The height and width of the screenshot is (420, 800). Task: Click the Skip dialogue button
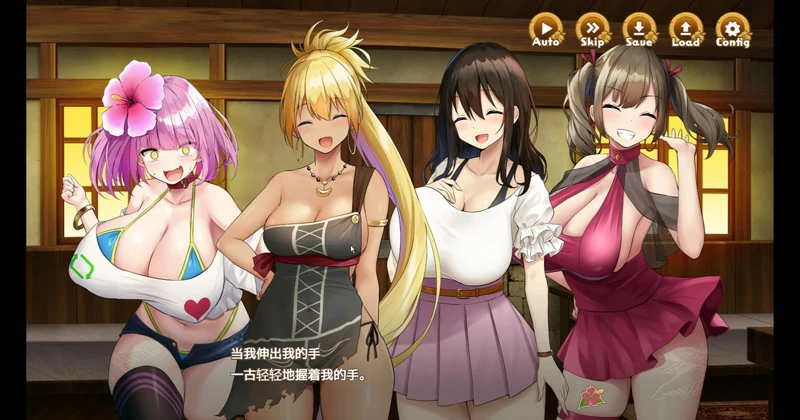tap(592, 29)
